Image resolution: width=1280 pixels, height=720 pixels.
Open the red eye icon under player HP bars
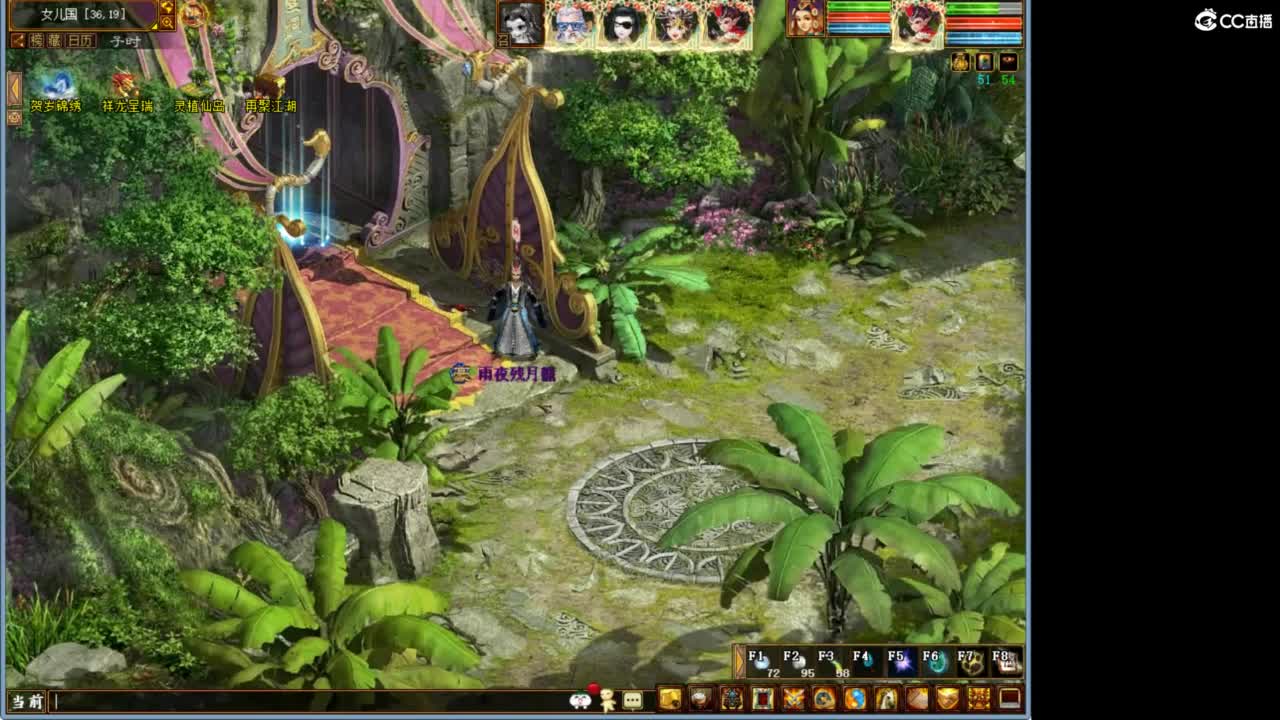[1008, 61]
